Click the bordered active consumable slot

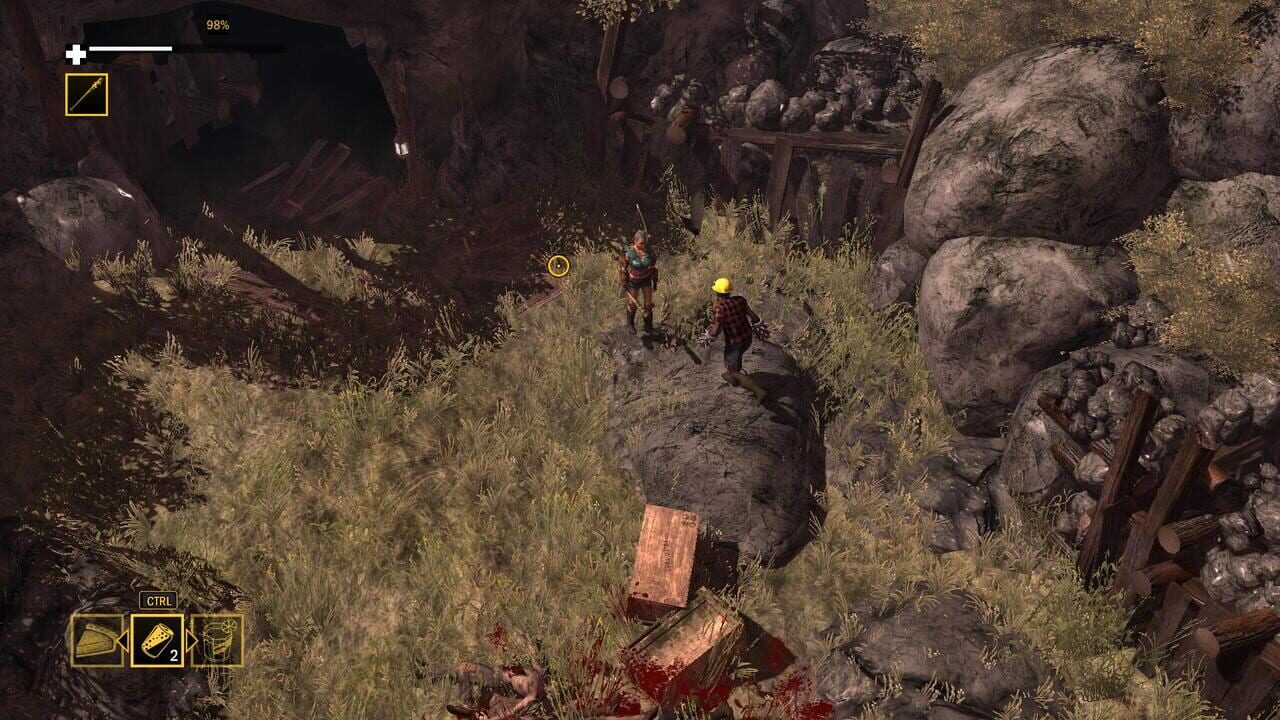[x=159, y=641]
